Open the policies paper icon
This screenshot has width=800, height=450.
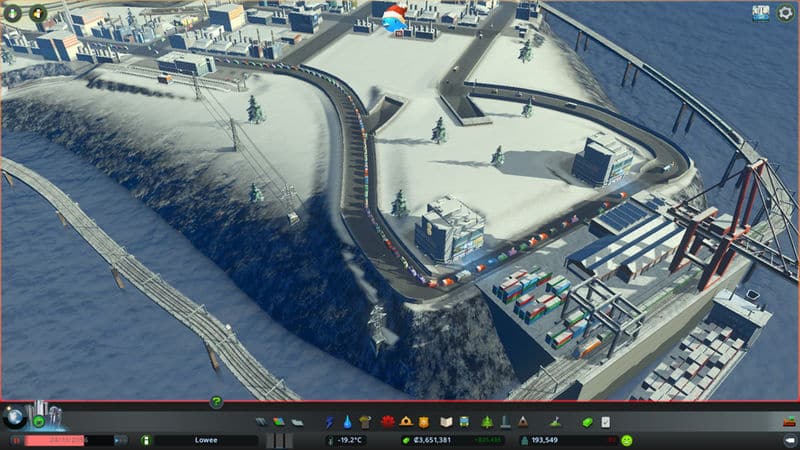tap(605, 421)
